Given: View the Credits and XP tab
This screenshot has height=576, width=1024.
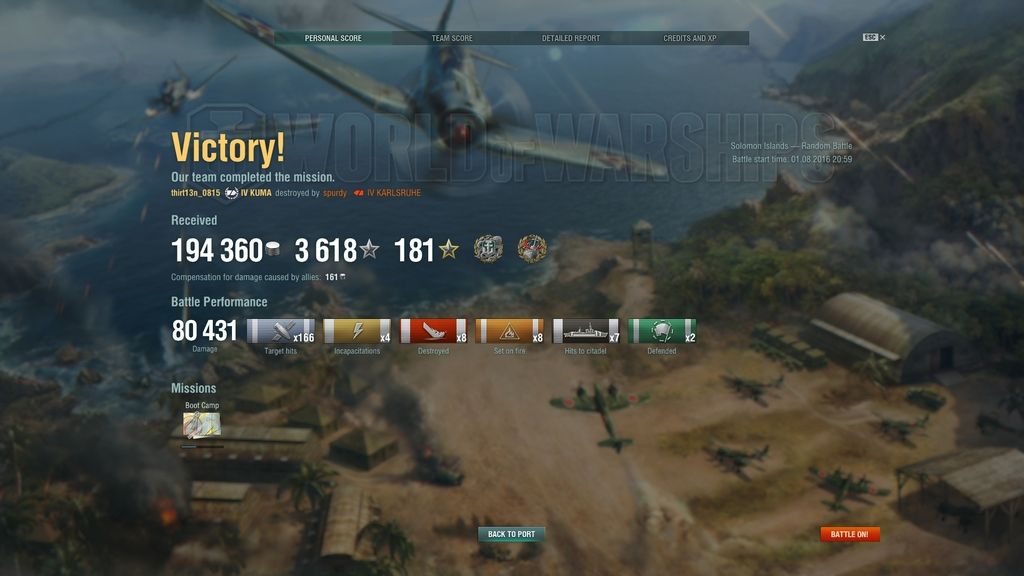Looking at the screenshot, I should pos(690,38).
